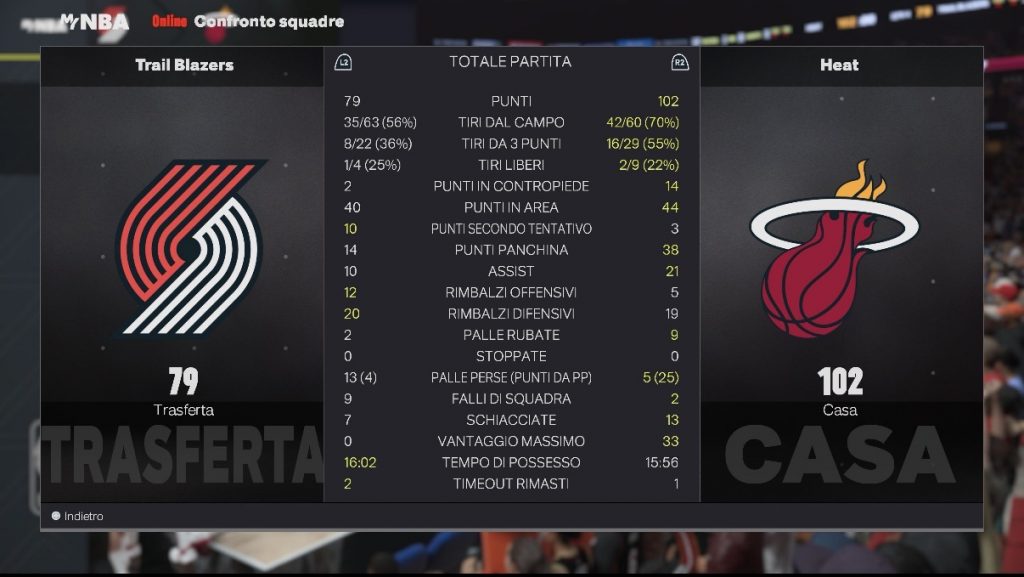Select the Totale Partita period header
The width and height of the screenshot is (1024, 577).
coord(510,62)
